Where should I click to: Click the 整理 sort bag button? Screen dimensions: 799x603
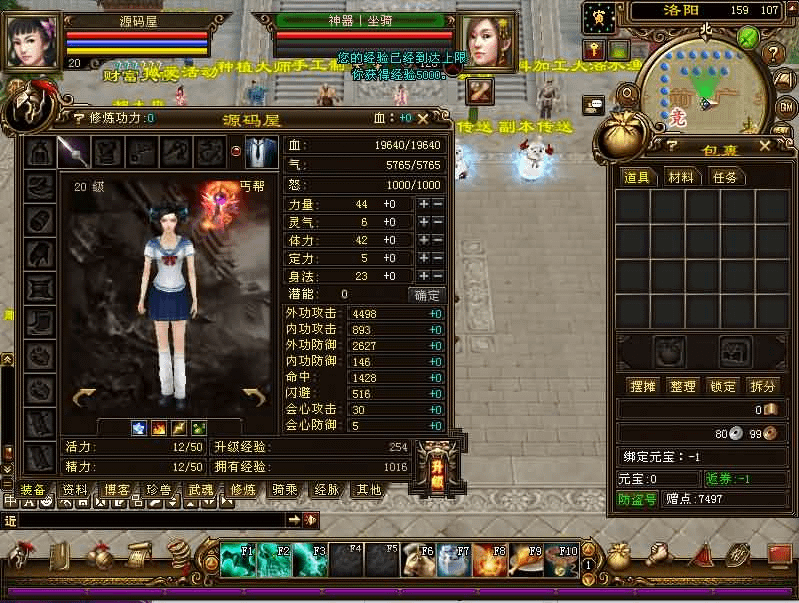[683, 386]
